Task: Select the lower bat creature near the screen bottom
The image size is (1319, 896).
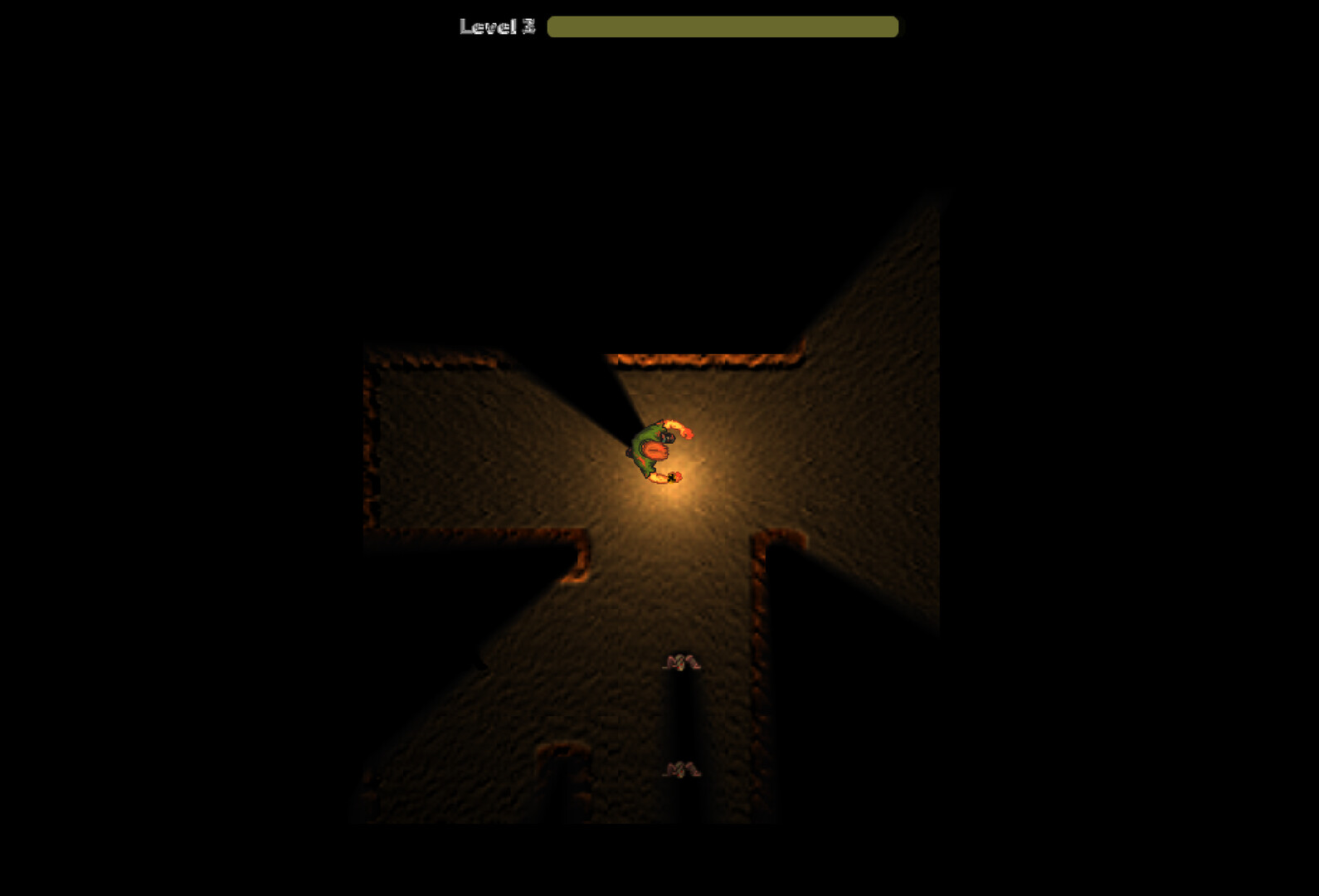Action: 682,769
